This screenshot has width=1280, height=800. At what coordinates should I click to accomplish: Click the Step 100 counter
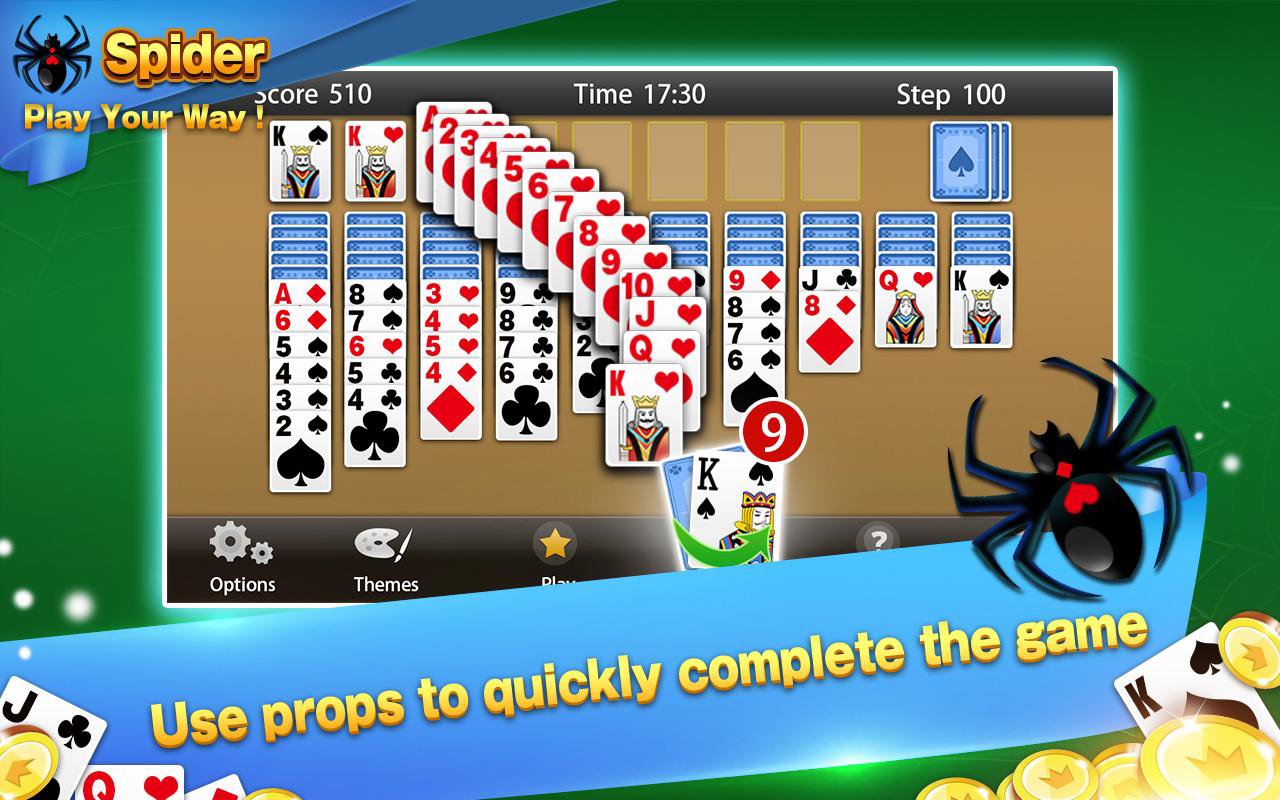pyautogui.click(x=948, y=95)
